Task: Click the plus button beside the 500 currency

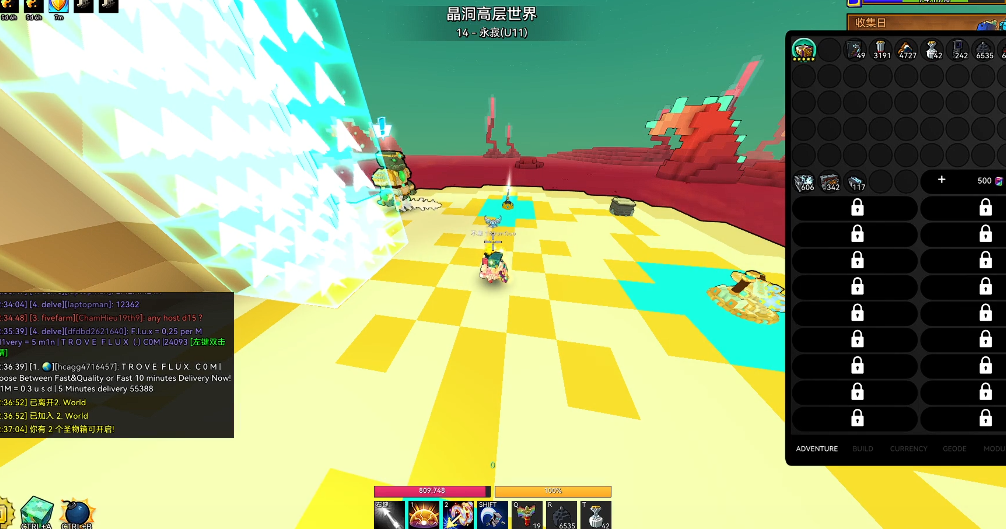Action: 941,181
